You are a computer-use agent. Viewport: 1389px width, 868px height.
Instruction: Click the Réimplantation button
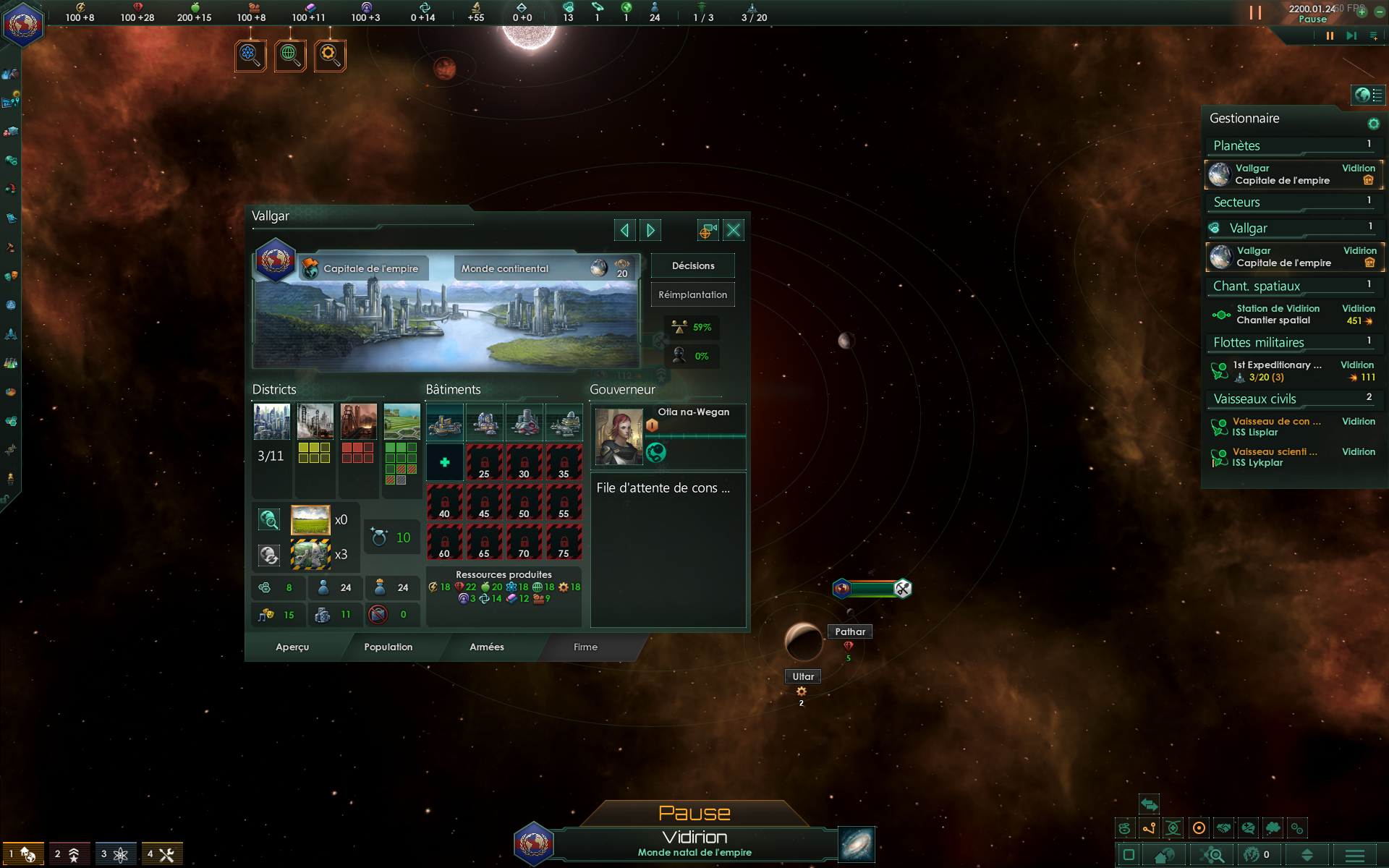click(692, 294)
